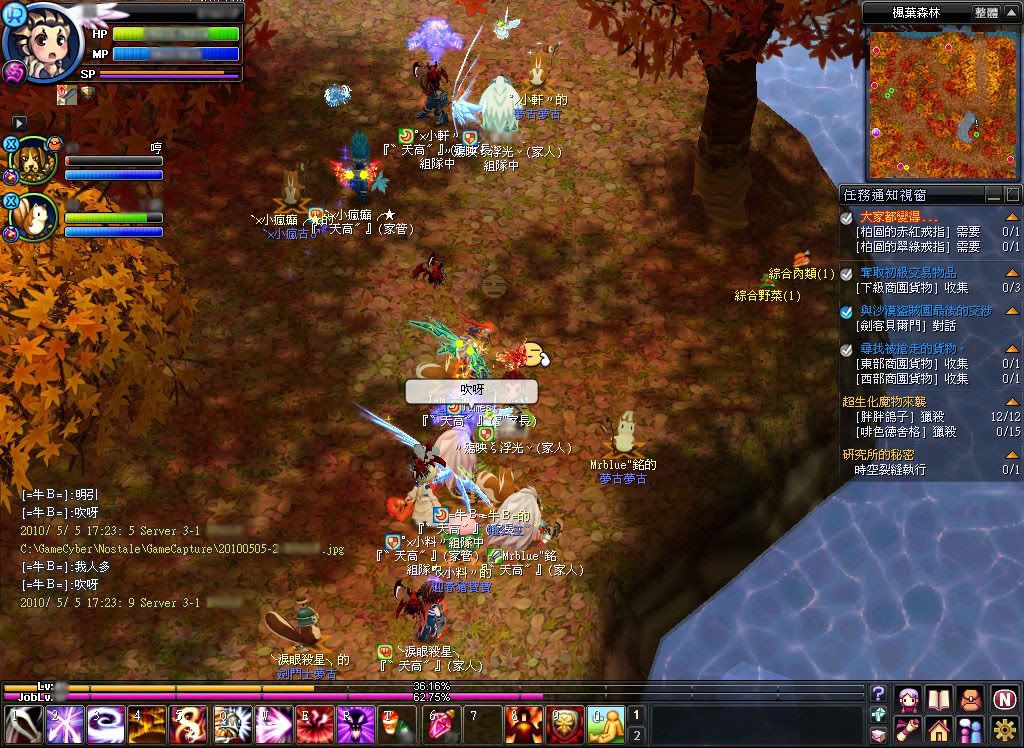Click the red N button
1024x748 pixels.
pyautogui.click(x=1004, y=699)
